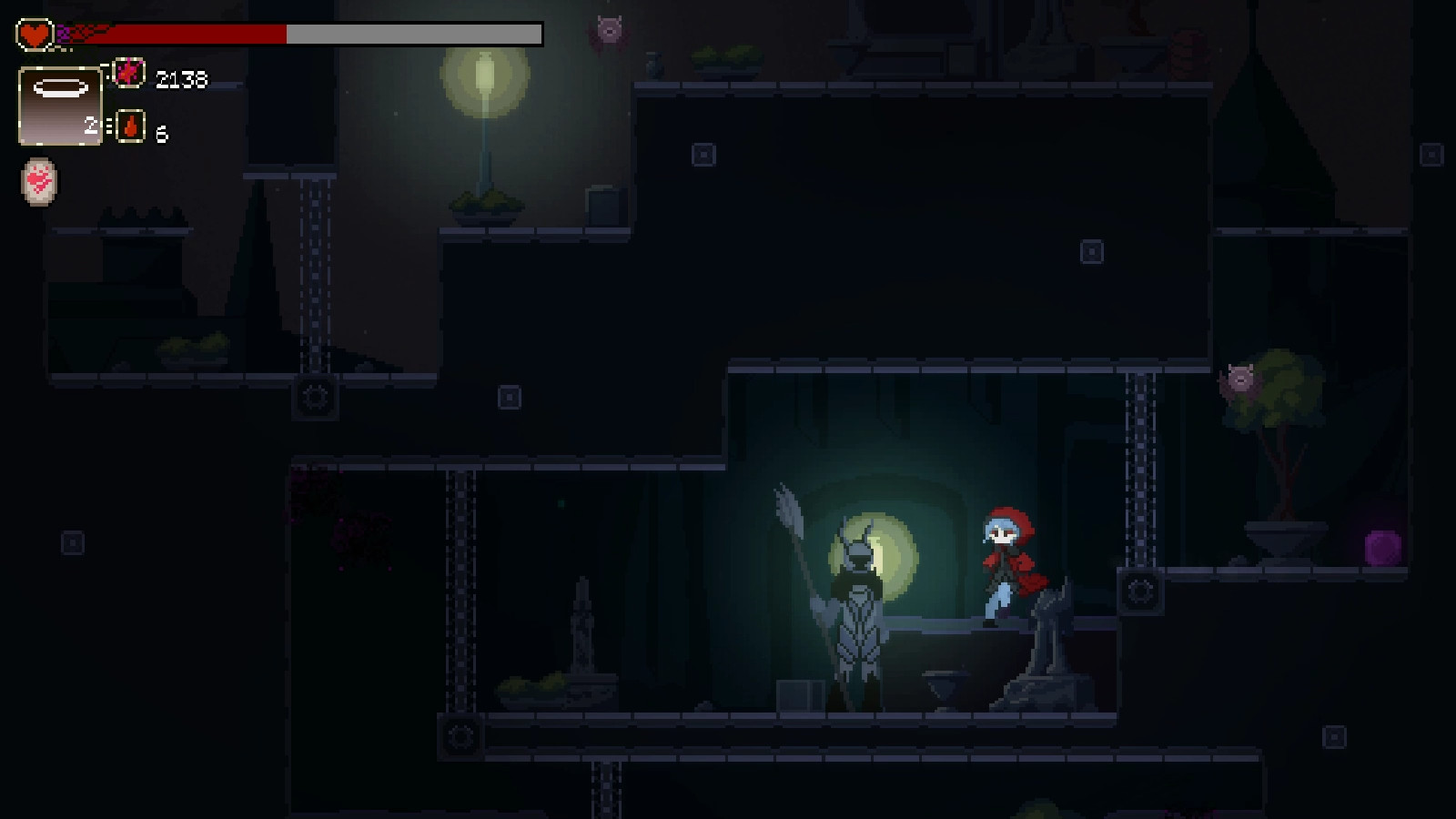Click the pink heart charm medallion

tap(37, 182)
